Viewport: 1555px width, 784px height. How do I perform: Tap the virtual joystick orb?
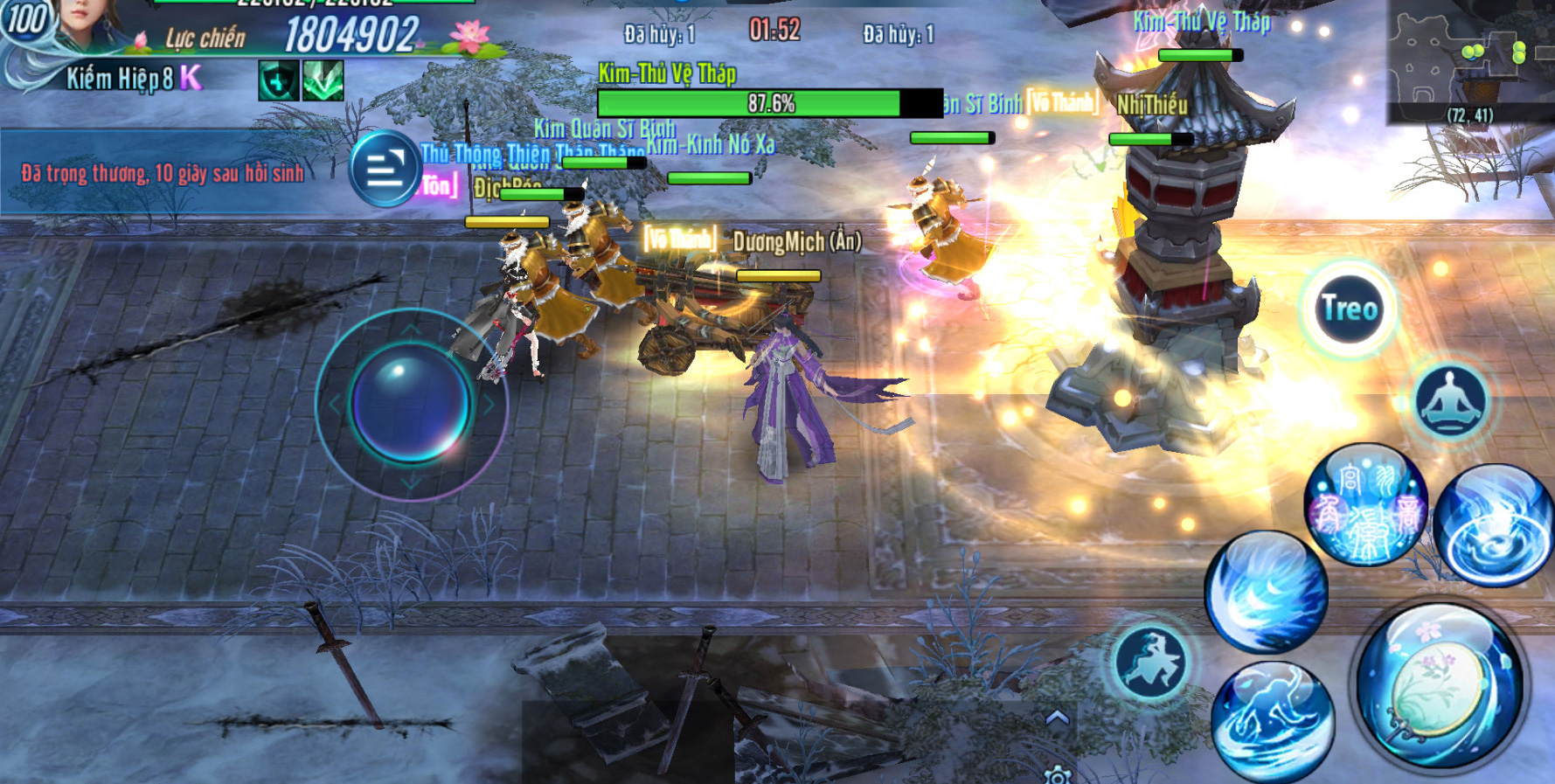click(410, 403)
